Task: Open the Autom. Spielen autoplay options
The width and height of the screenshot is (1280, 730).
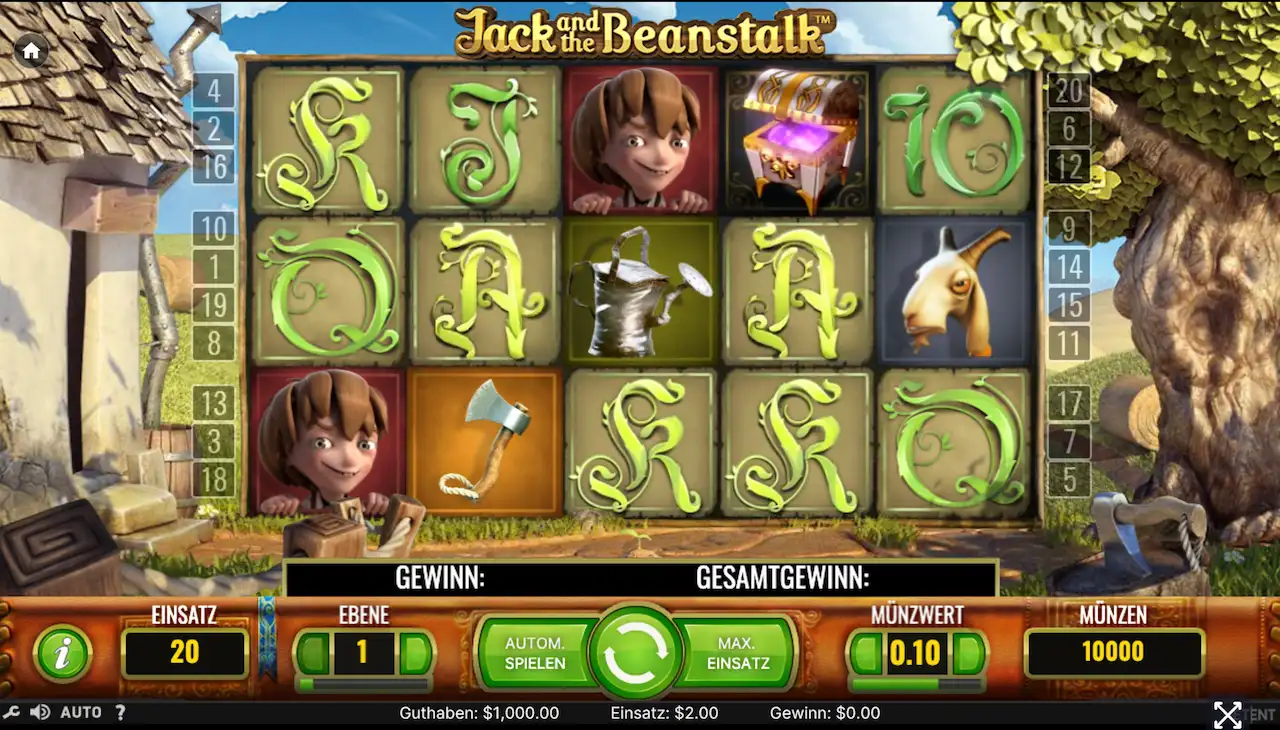Action: click(535, 653)
